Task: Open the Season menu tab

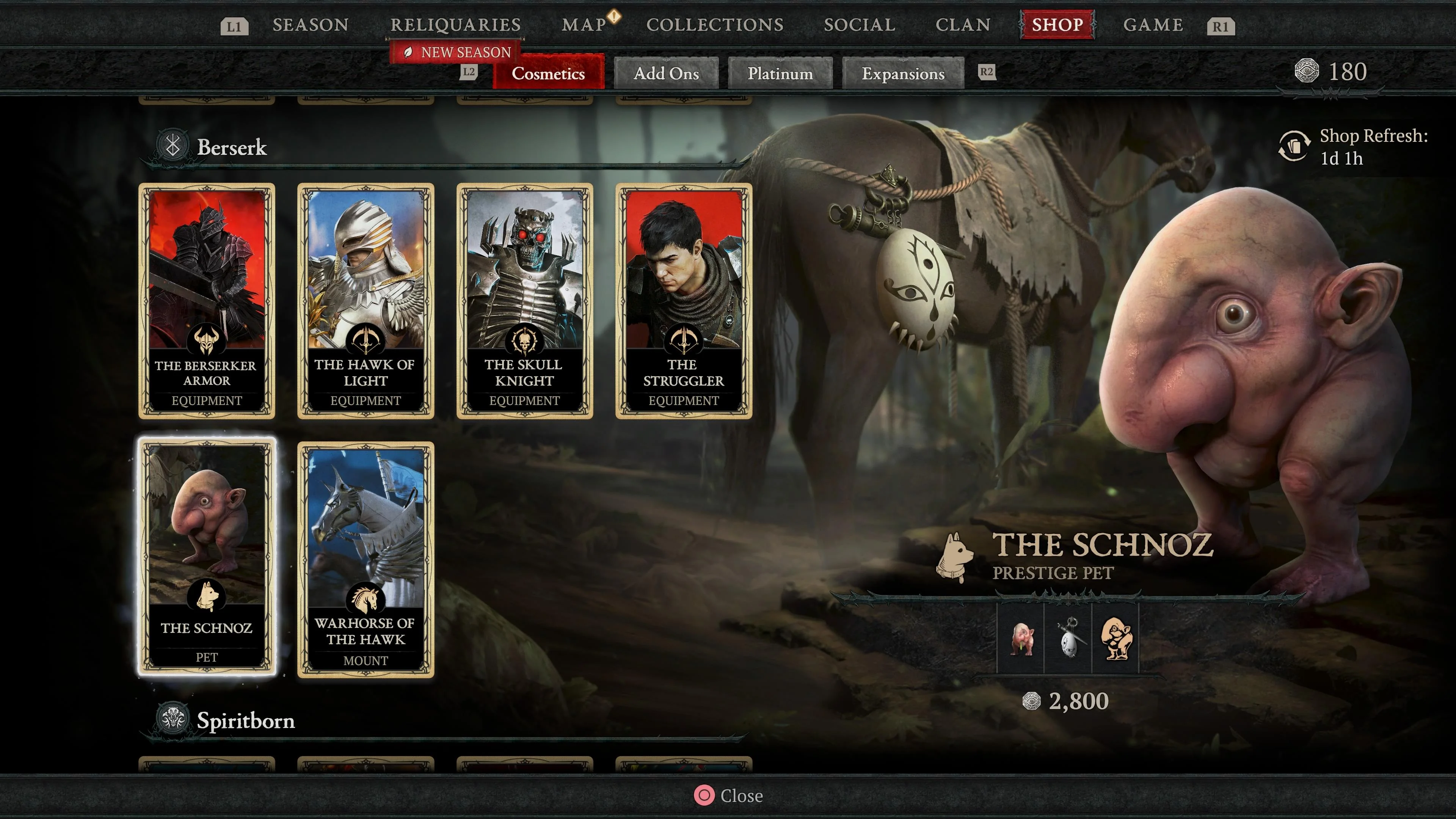Action: (x=310, y=25)
